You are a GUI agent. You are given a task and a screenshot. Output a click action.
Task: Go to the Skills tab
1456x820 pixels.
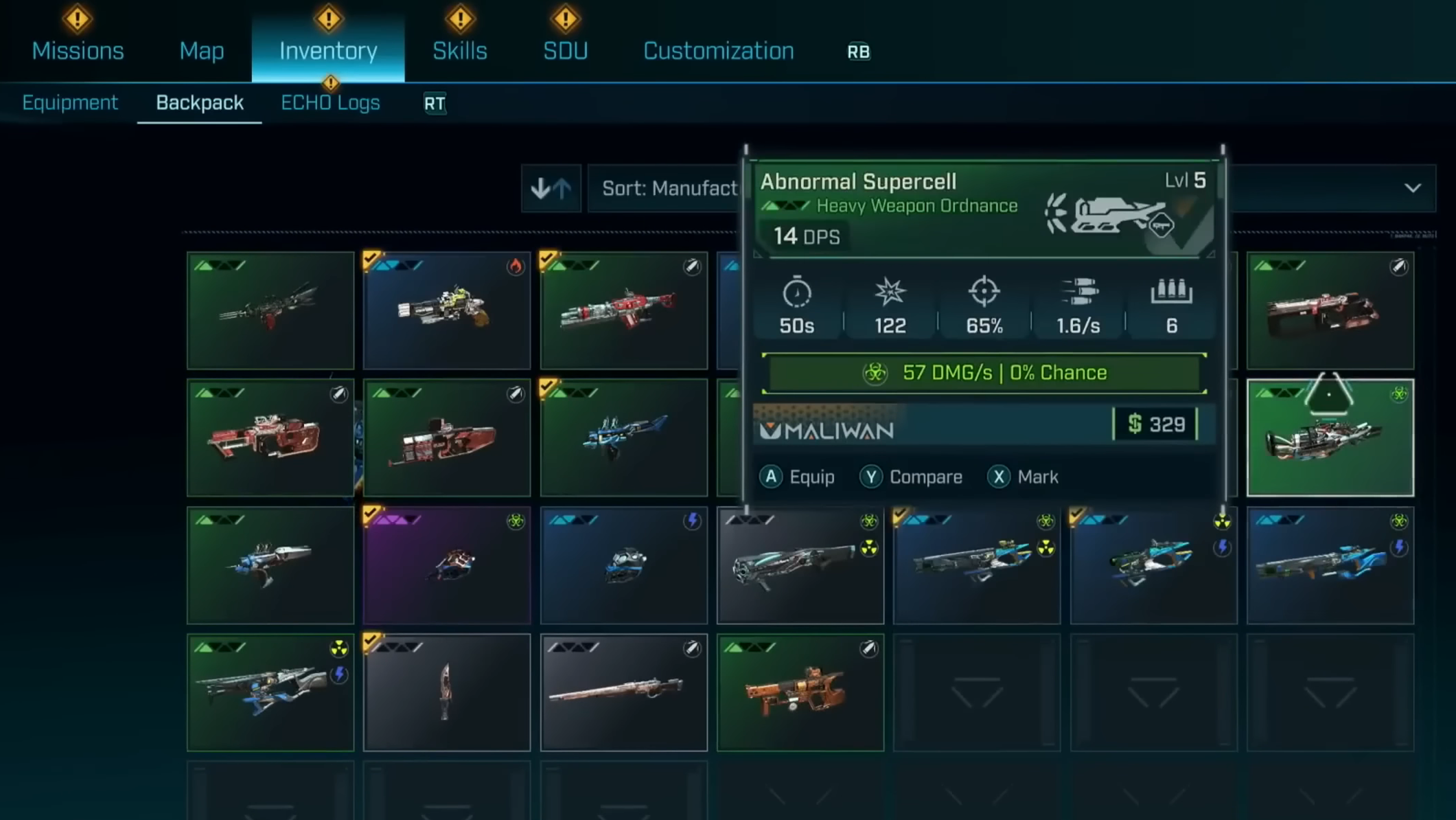(x=459, y=51)
